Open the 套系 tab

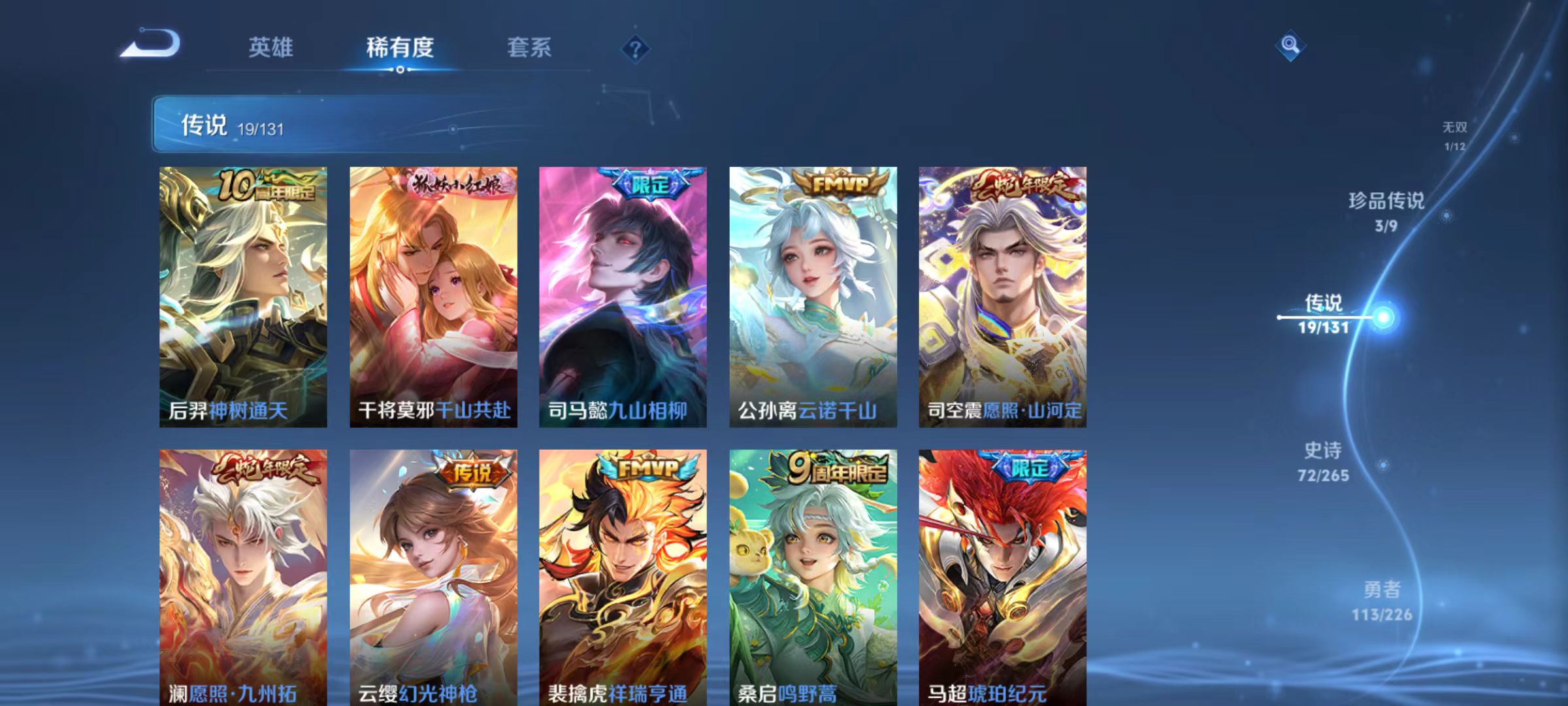coord(531,47)
